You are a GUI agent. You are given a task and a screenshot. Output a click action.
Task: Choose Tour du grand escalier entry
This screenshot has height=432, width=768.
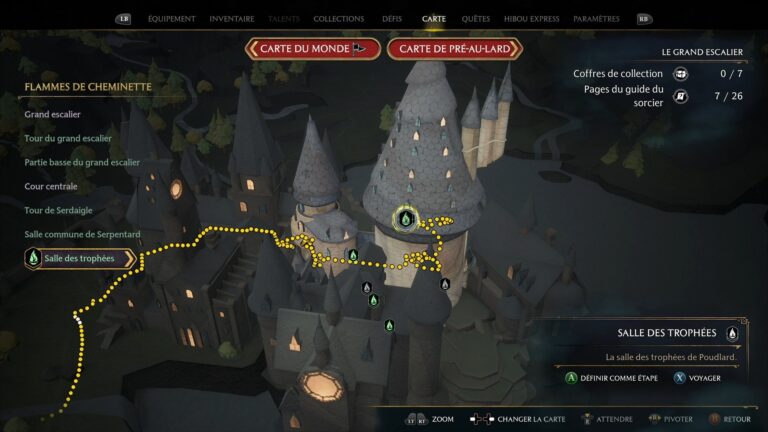click(73, 138)
